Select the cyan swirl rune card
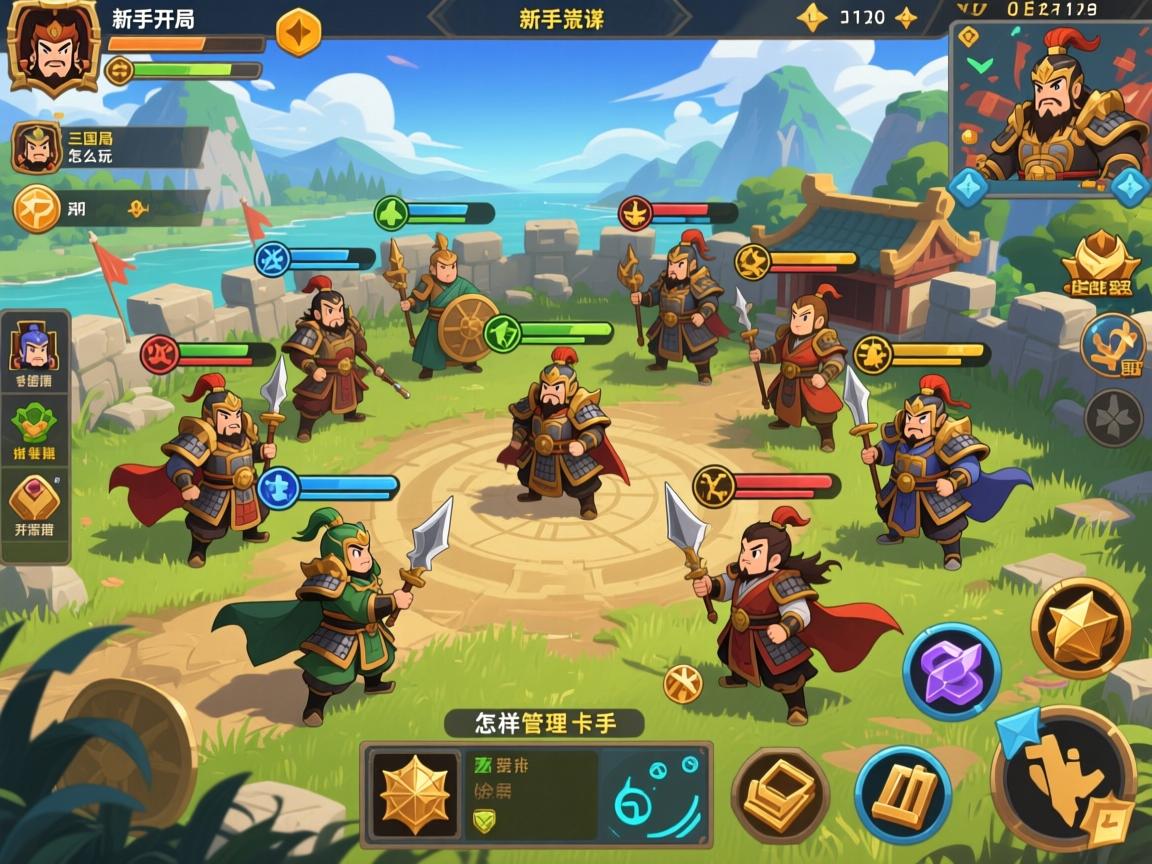Image resolution: width=1152 pixels, height=864 pixels. click(654, 794)
